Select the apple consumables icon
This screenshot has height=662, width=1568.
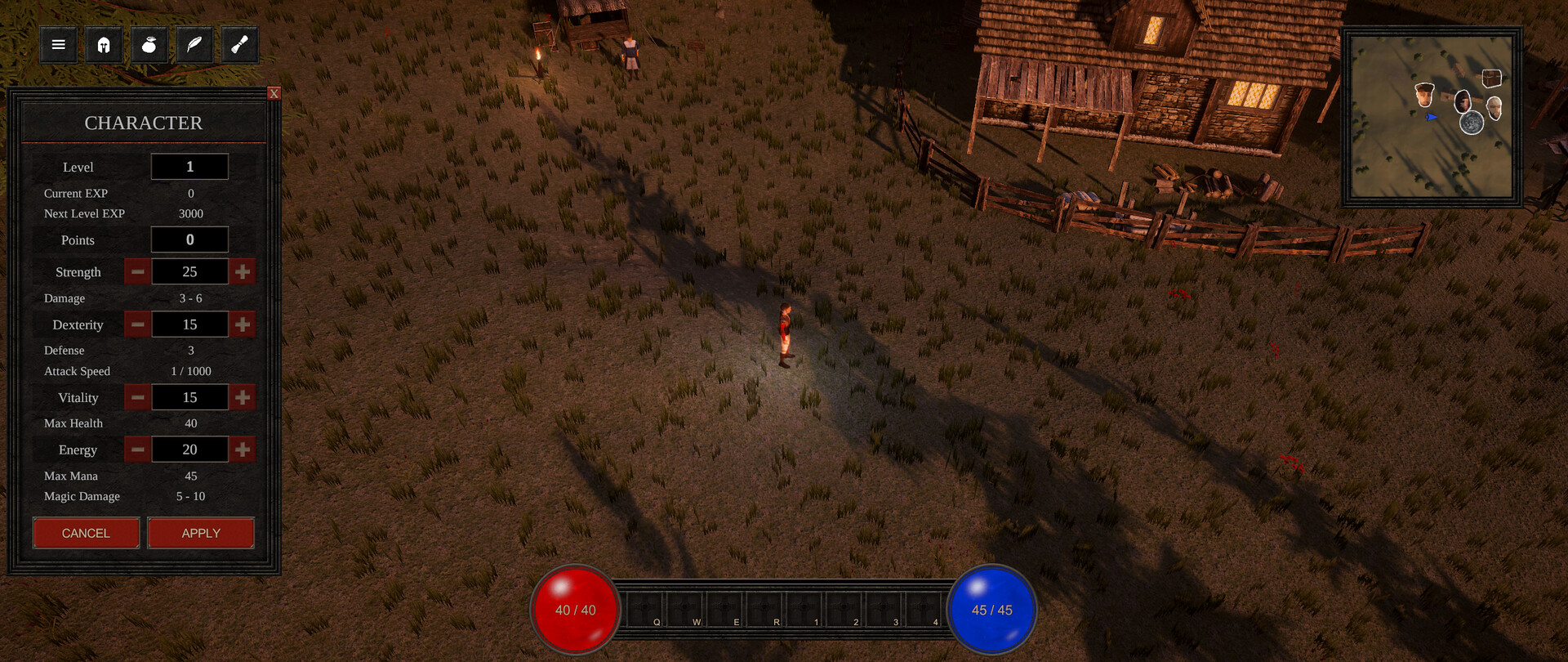pyautogui.click(x=148, y=44)
